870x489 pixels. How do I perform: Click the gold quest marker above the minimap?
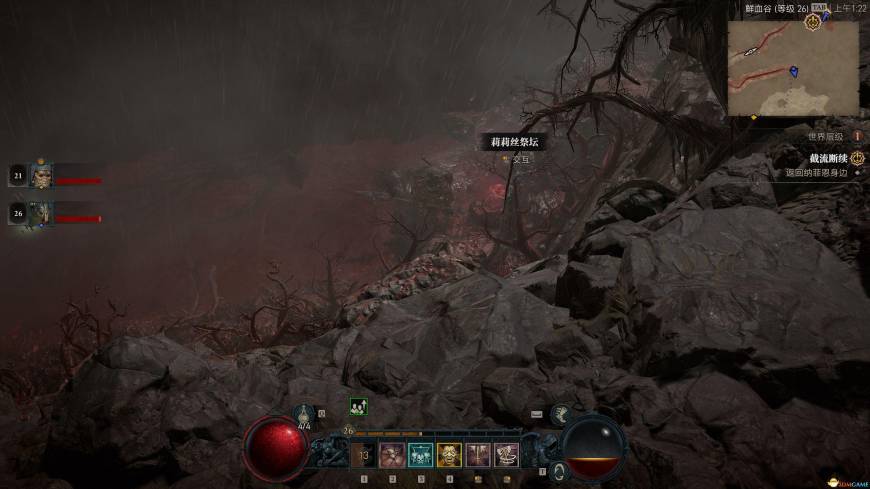812,21
